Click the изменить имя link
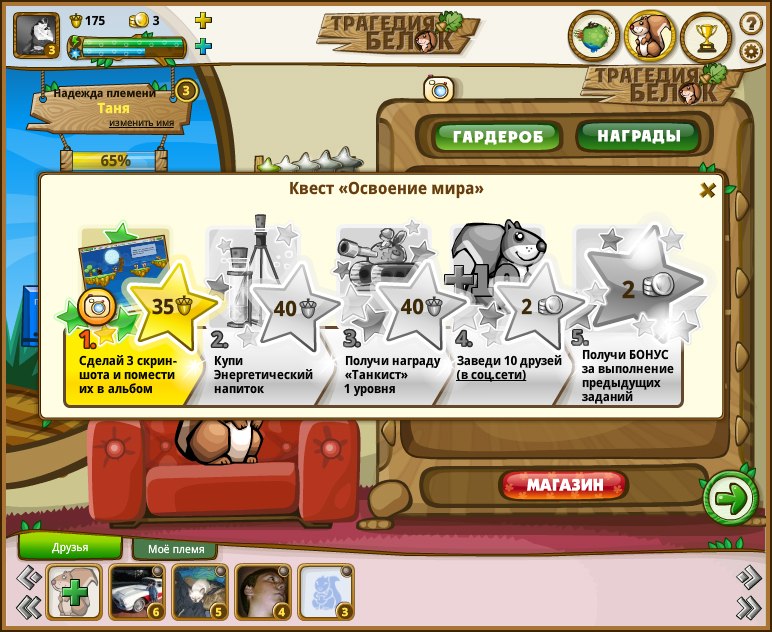This screenshot has height=632, width=772. pos(142,122)
